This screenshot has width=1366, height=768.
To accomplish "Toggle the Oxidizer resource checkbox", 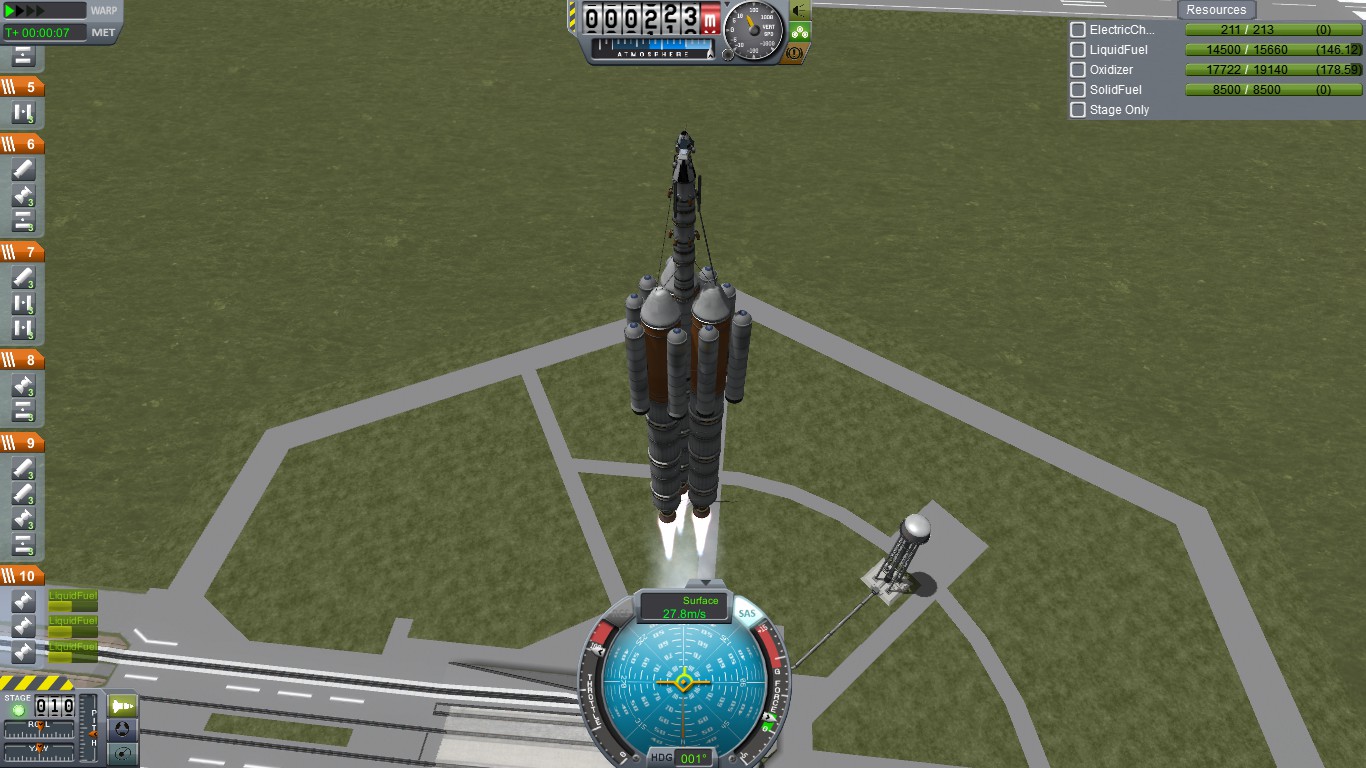I will 1078,70.
